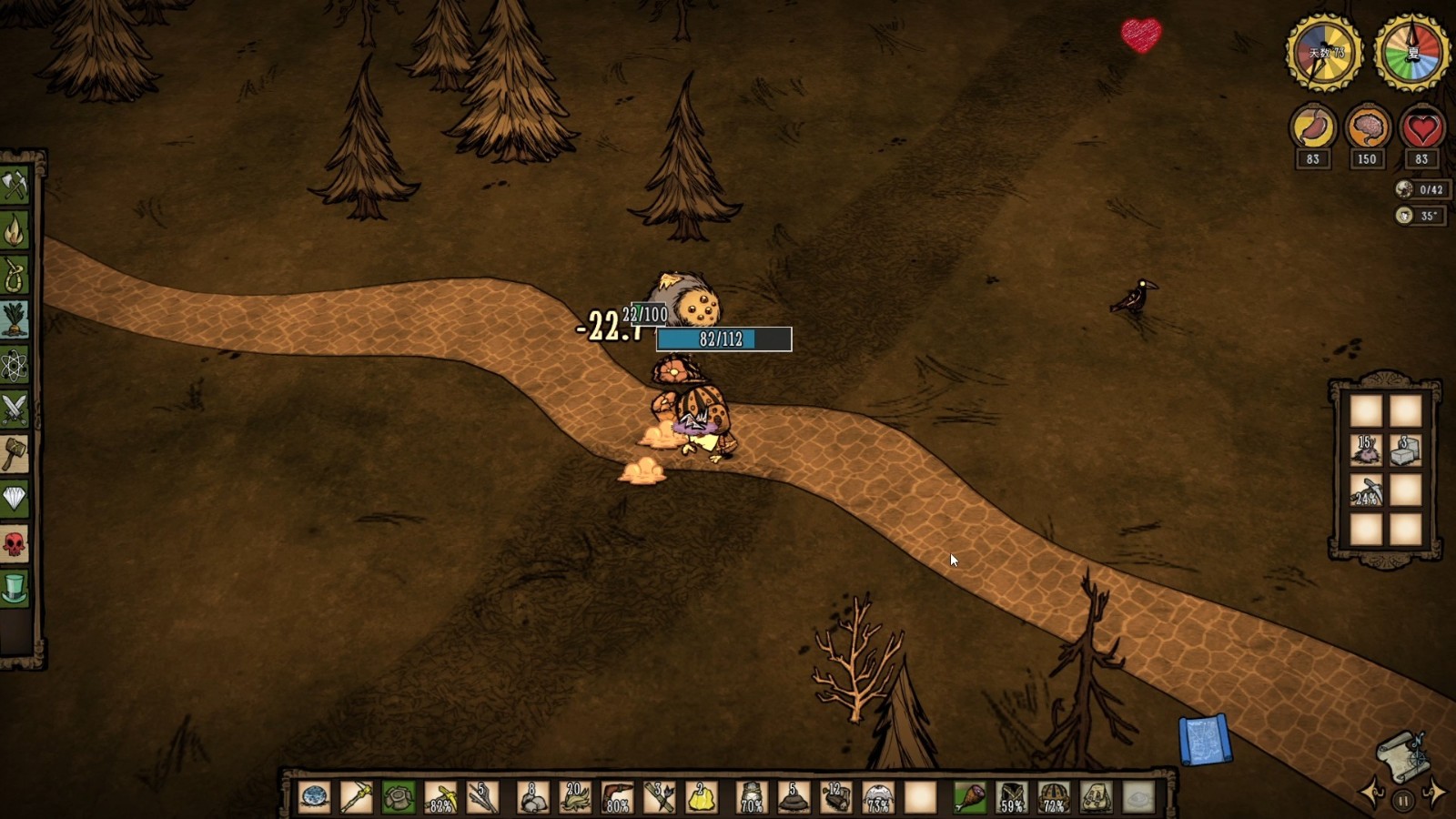1456x819 pixels.
Task: Open the Fire (flame) crafting tab
Action: point(15,231)
